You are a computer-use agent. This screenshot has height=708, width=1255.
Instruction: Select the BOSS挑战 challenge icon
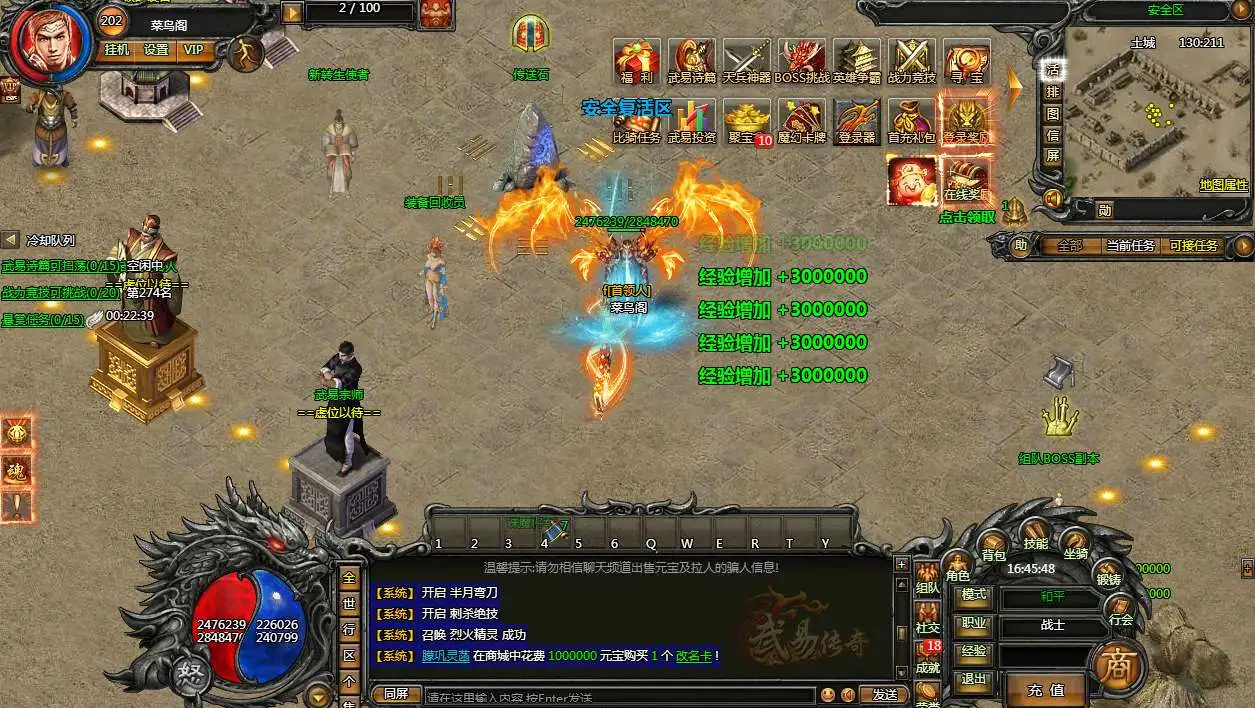click(x=802, y=60)
